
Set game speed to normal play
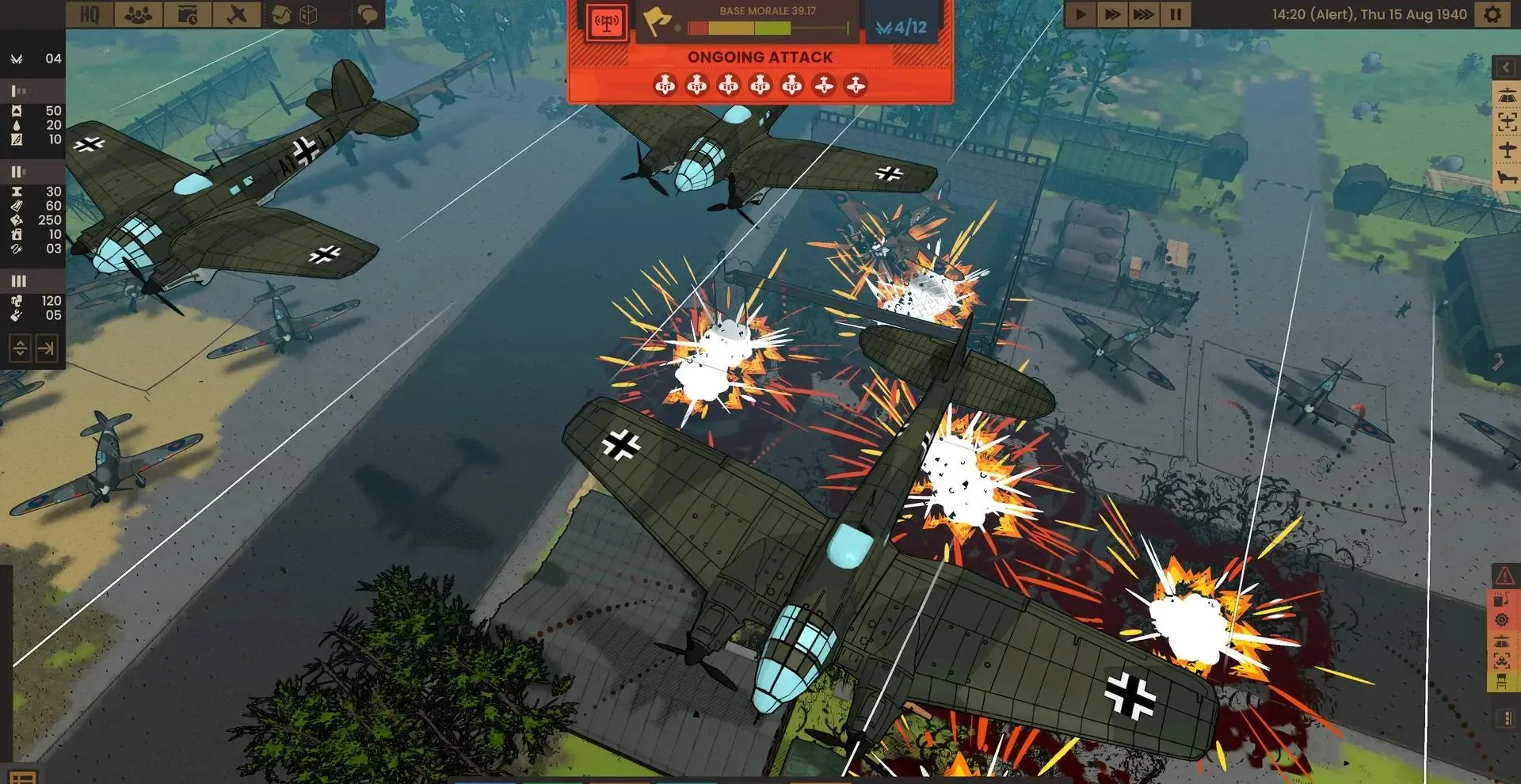point(1080,14)
